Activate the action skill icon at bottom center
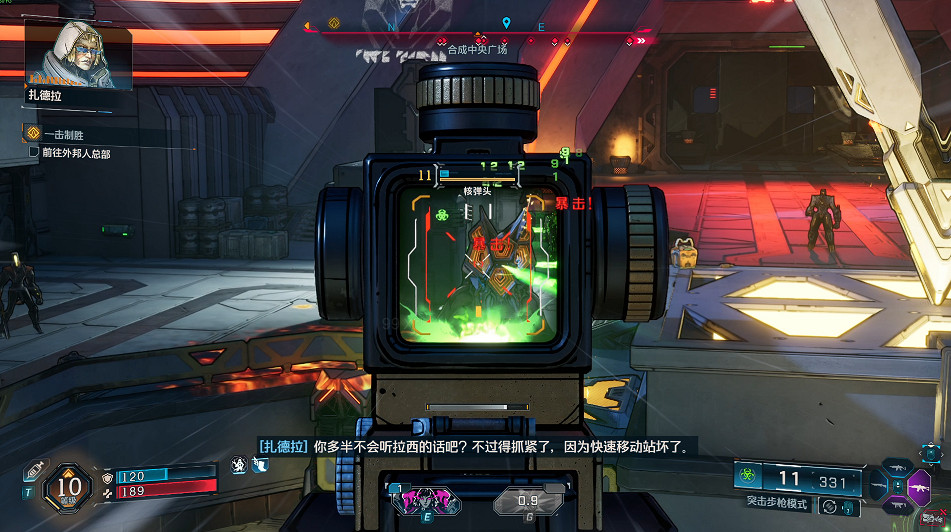Image resolution: width=951 pixels, height=532 pixels. tap(425, 499)
